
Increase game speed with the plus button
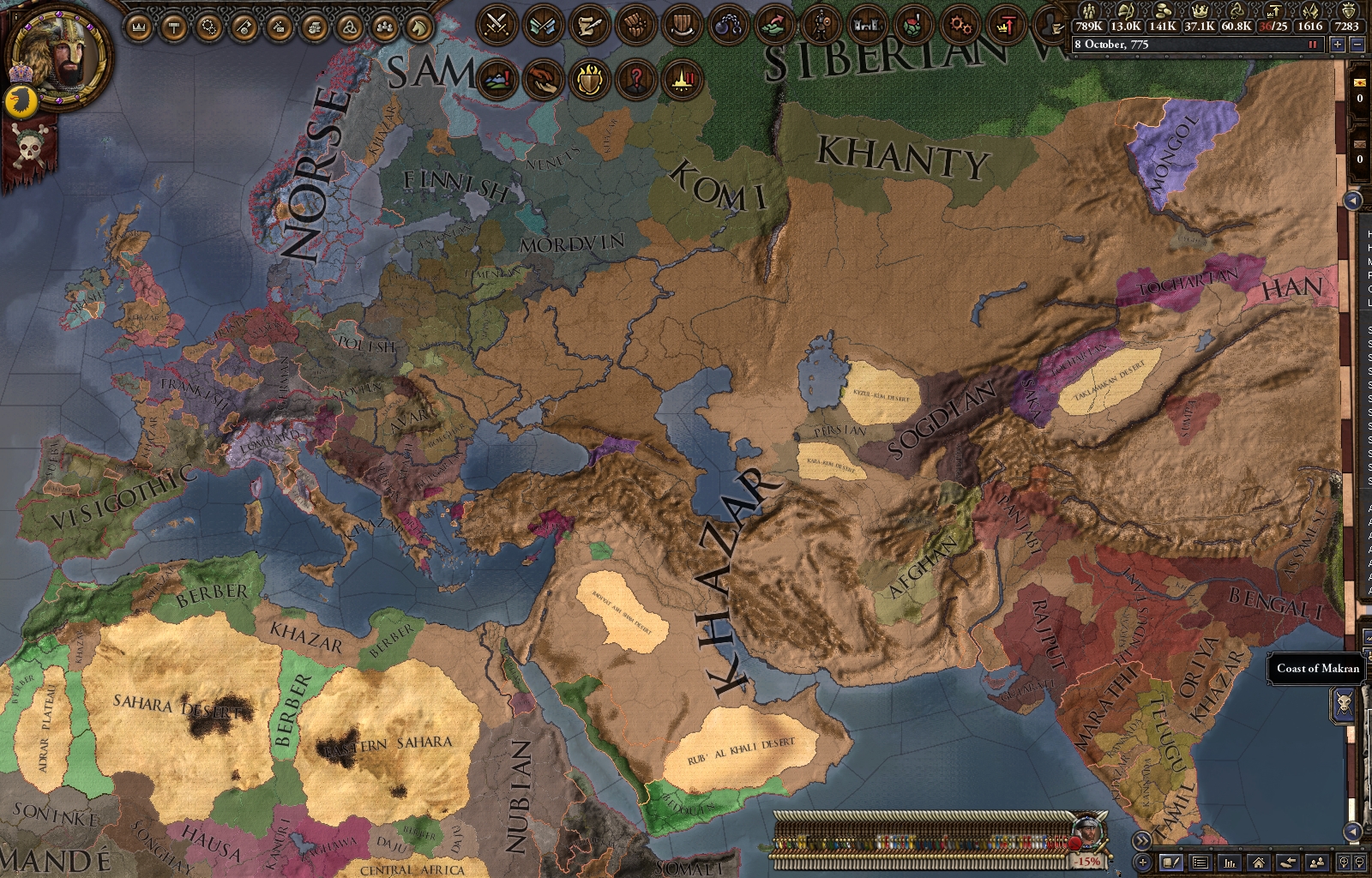point(1337,44)
